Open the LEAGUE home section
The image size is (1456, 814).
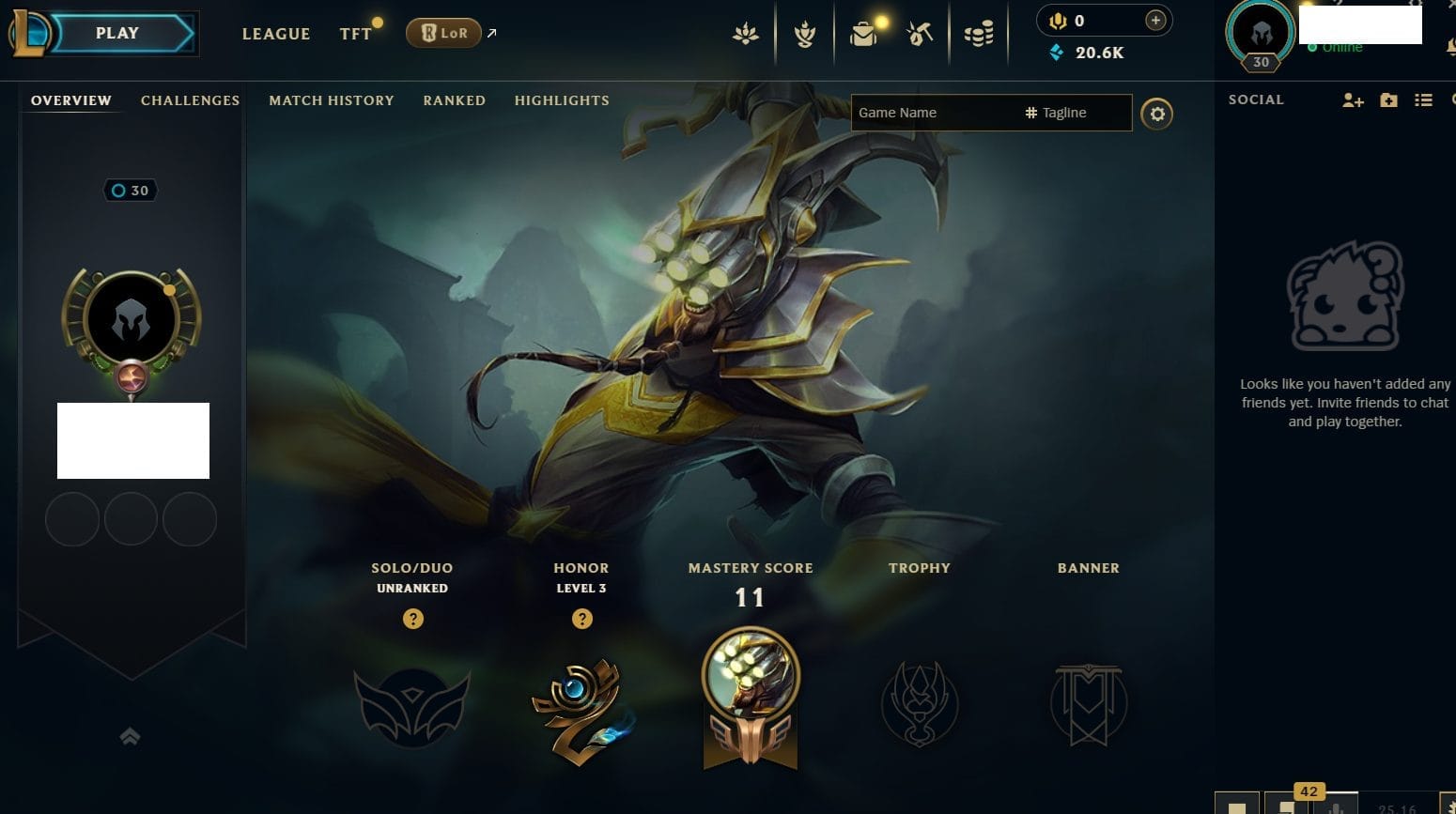coord(275,34)
